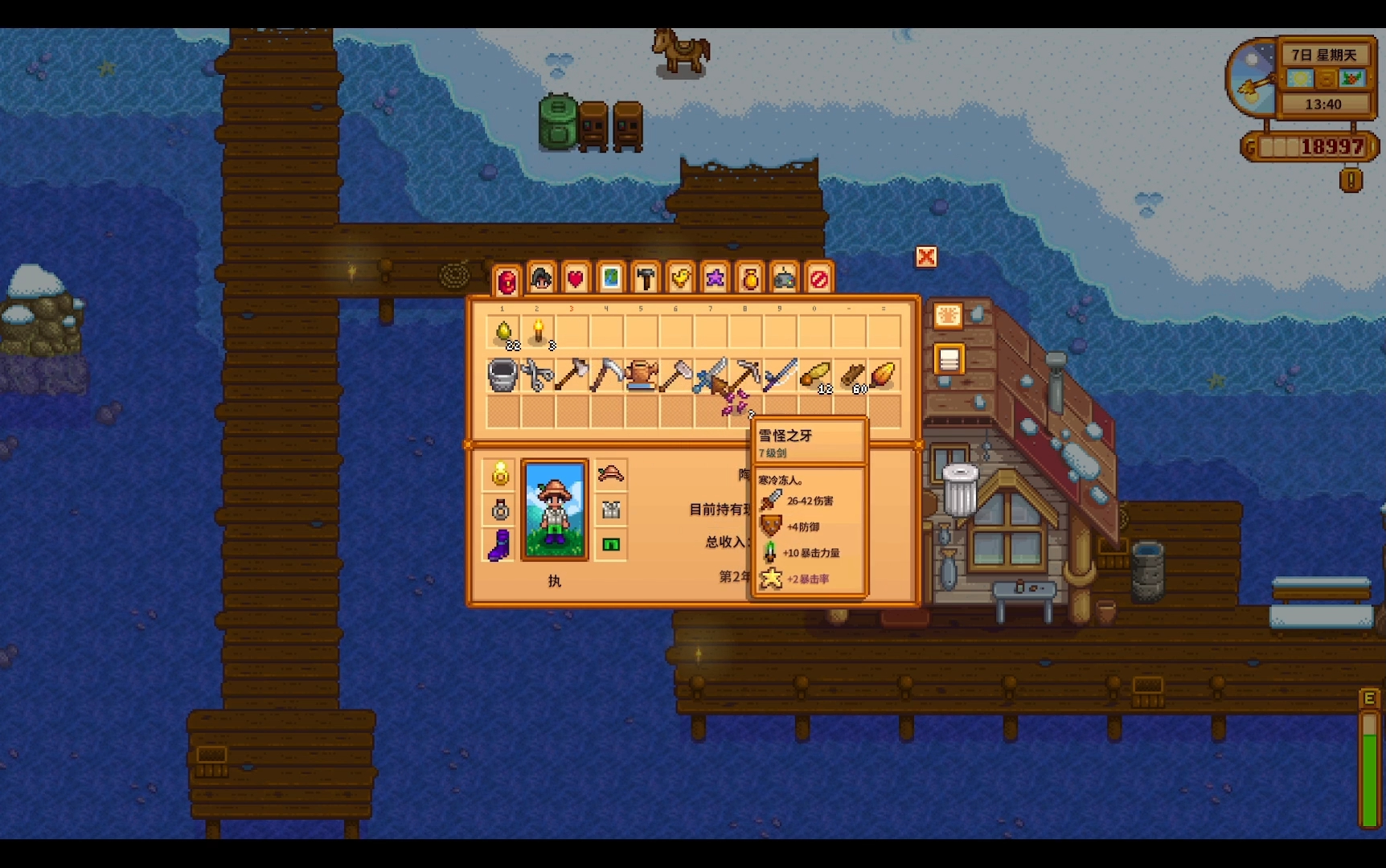Select the shears in the inventory

click(x=538, y=375)
